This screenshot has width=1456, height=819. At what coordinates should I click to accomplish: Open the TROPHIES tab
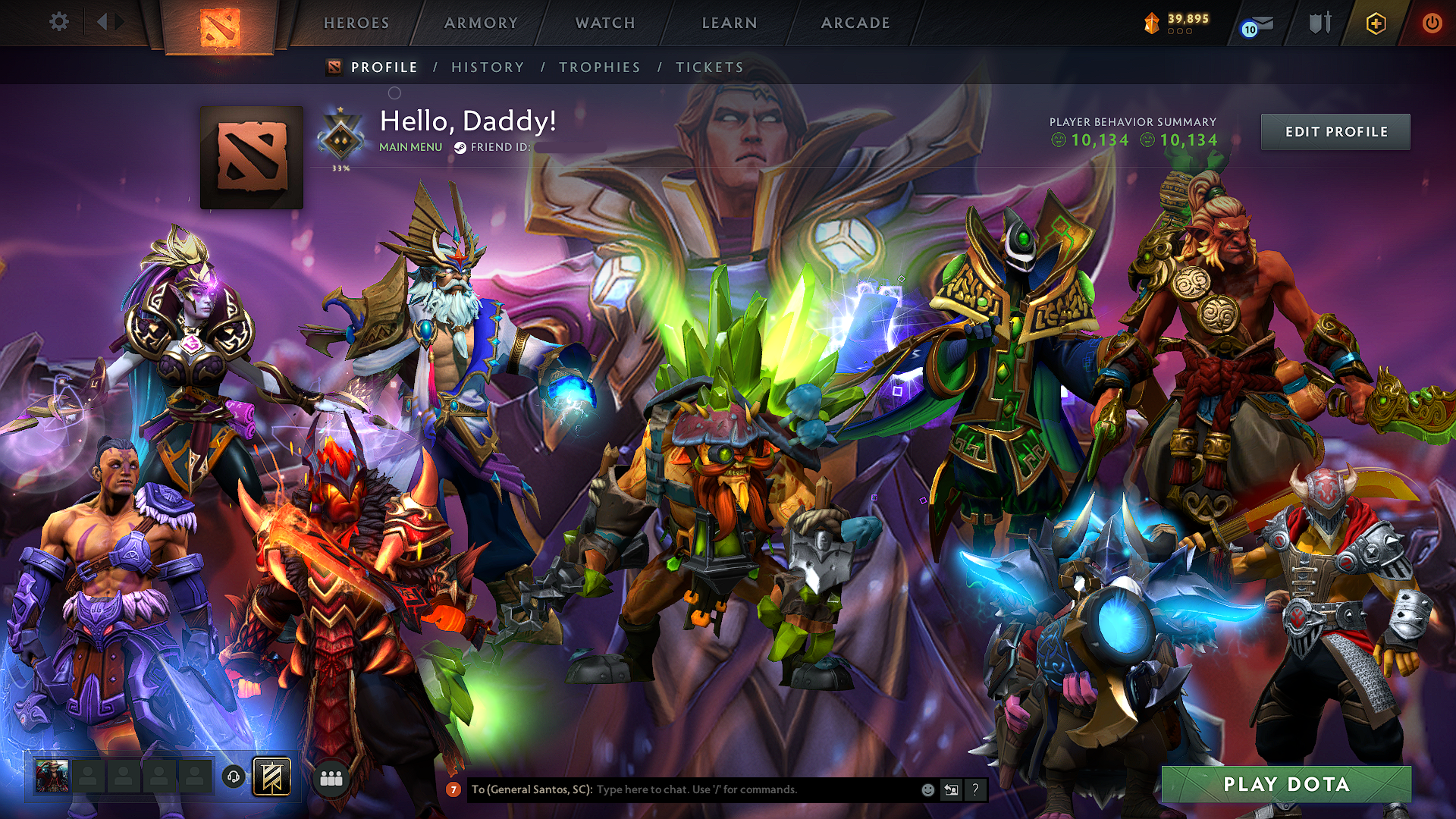click(600, 67)
